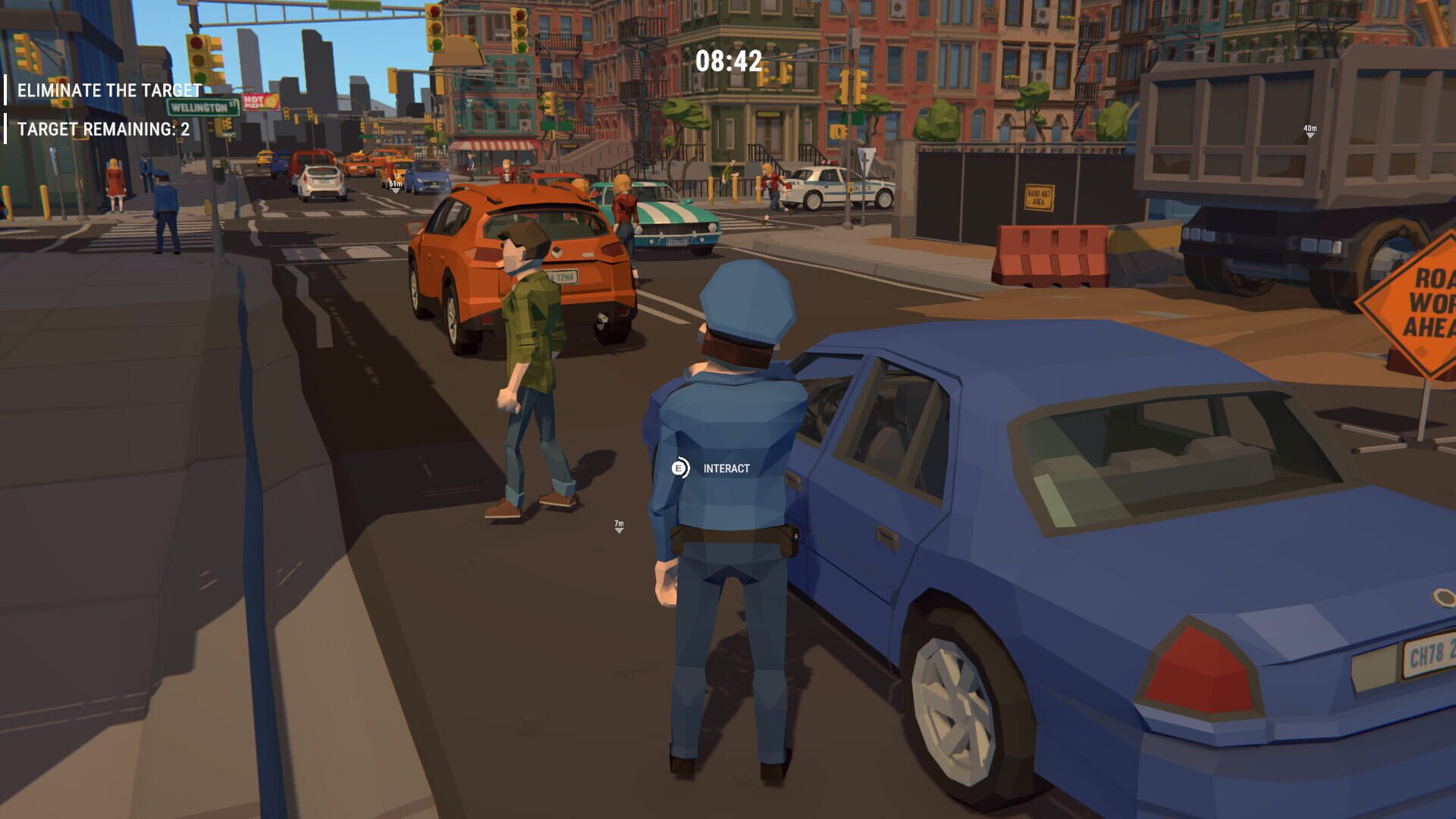Screen dimensions: 1456x819
Task: Select the 40m waypoint marker near the truck
Action: pyautogui.click(x=1309, y=129)
